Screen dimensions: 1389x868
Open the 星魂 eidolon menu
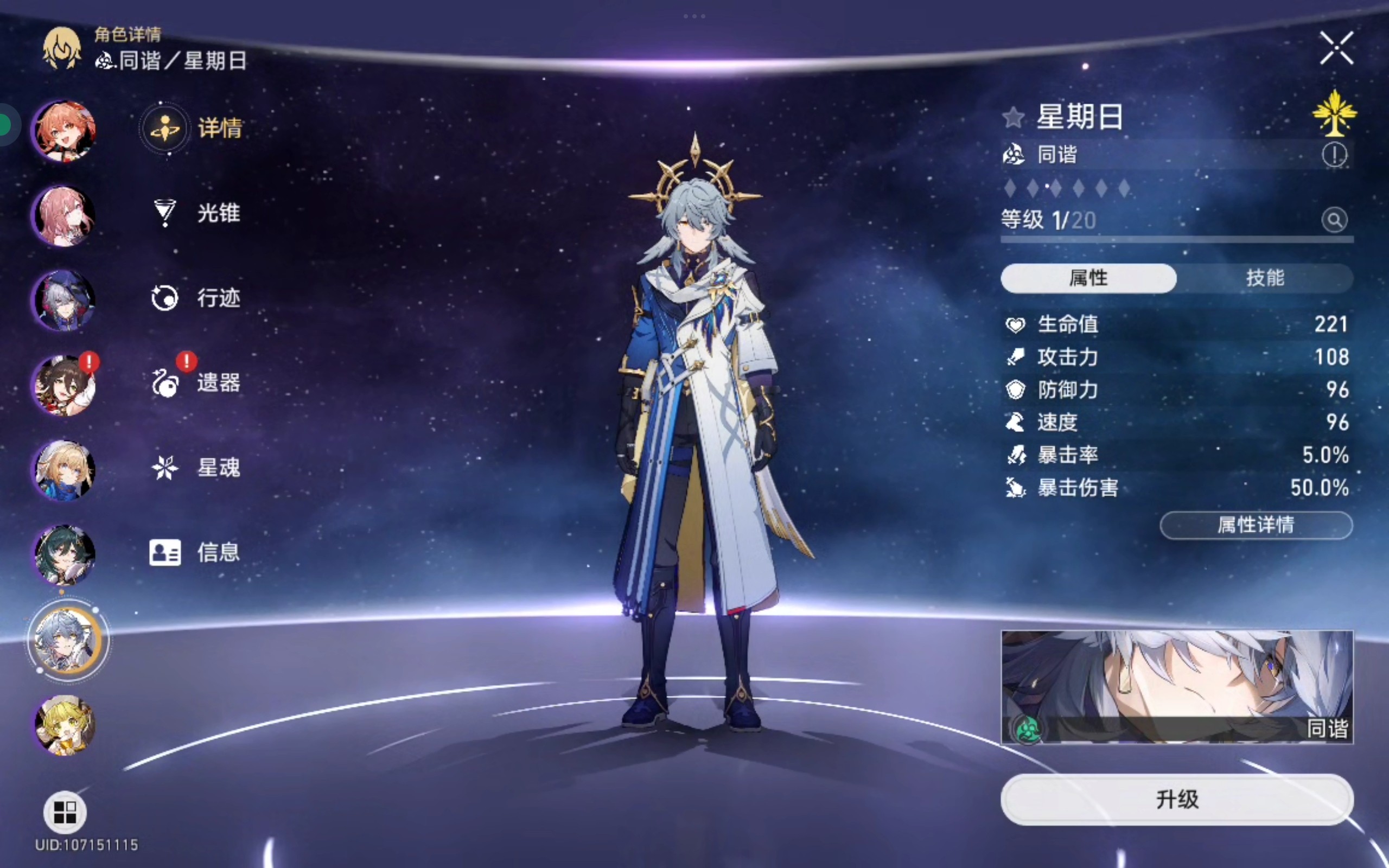click(x=195, y=468)
